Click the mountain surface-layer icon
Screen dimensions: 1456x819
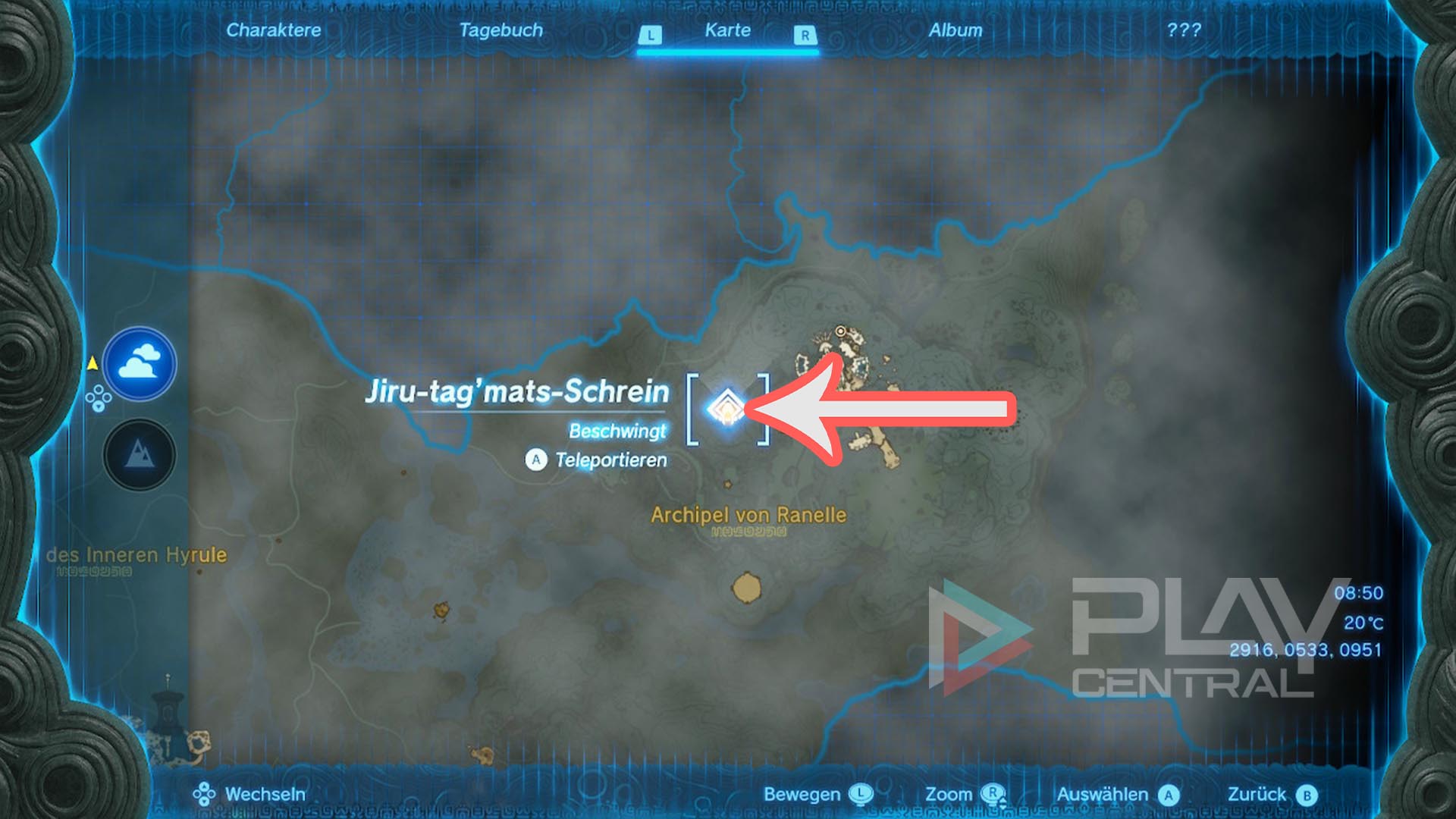click(x=140, y=455)
